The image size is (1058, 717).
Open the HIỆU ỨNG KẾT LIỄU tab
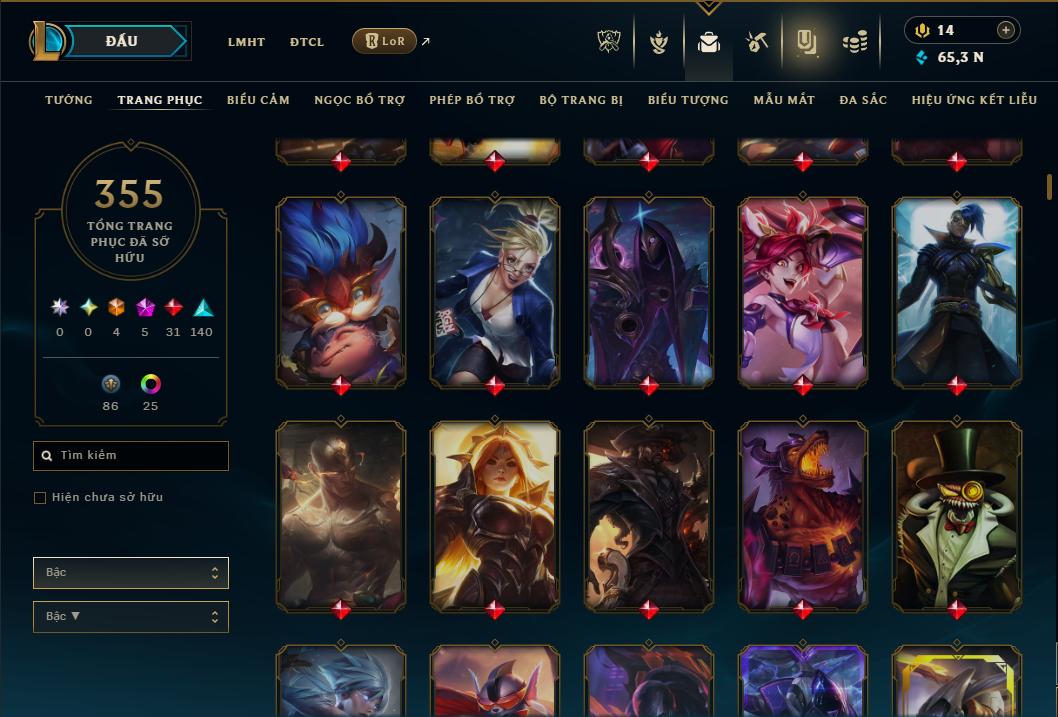[x=974, y=100]
